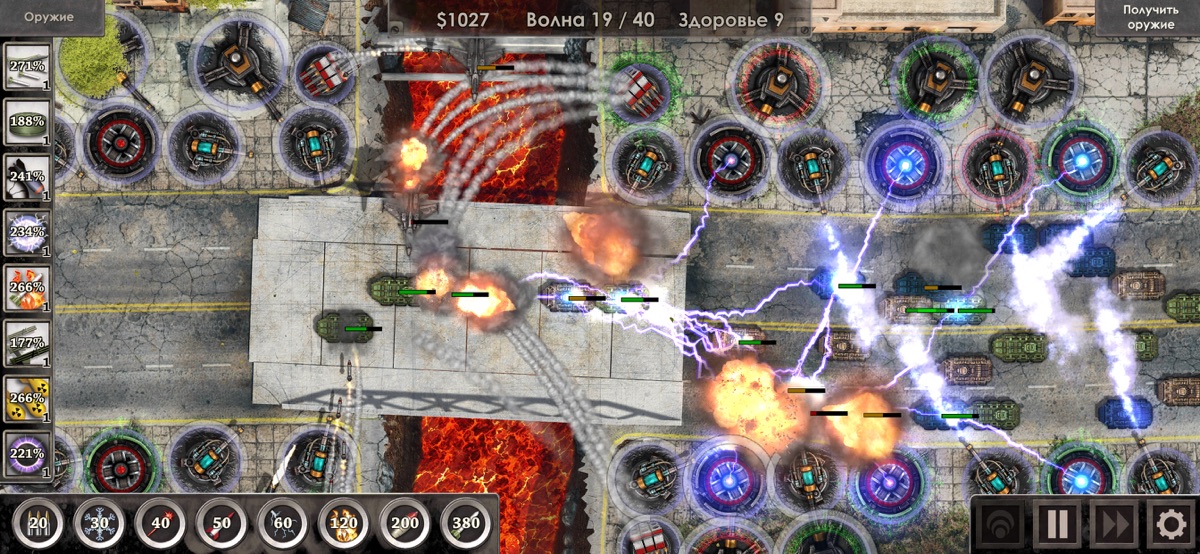Choose the 380-cost missile tower
The image size is (1200, 554).
pyautogui.click(x=467, y=523)
